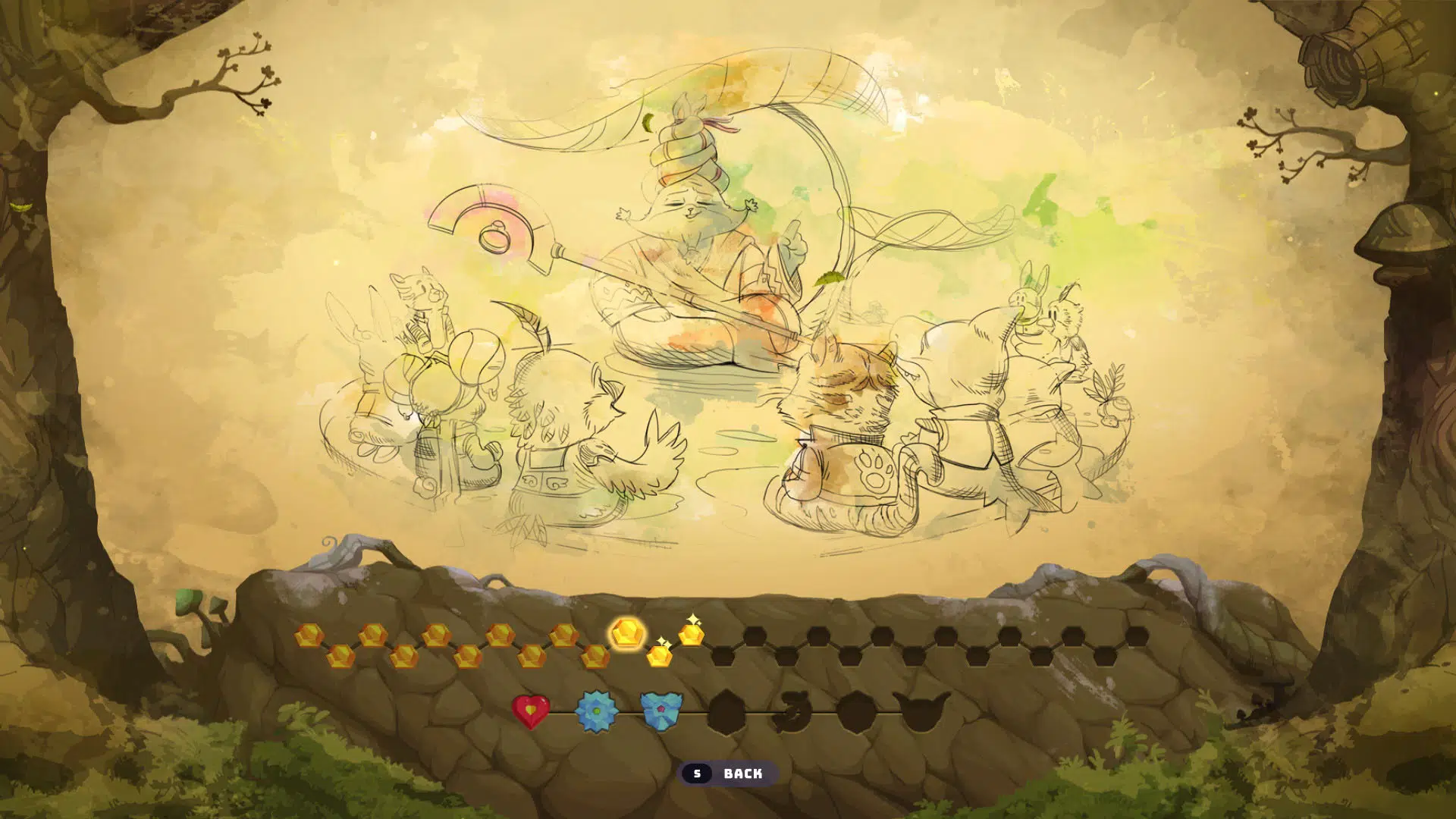View the first gold hexagon memory
Viewport: 1456px width, 819px height.
point(309,635)
